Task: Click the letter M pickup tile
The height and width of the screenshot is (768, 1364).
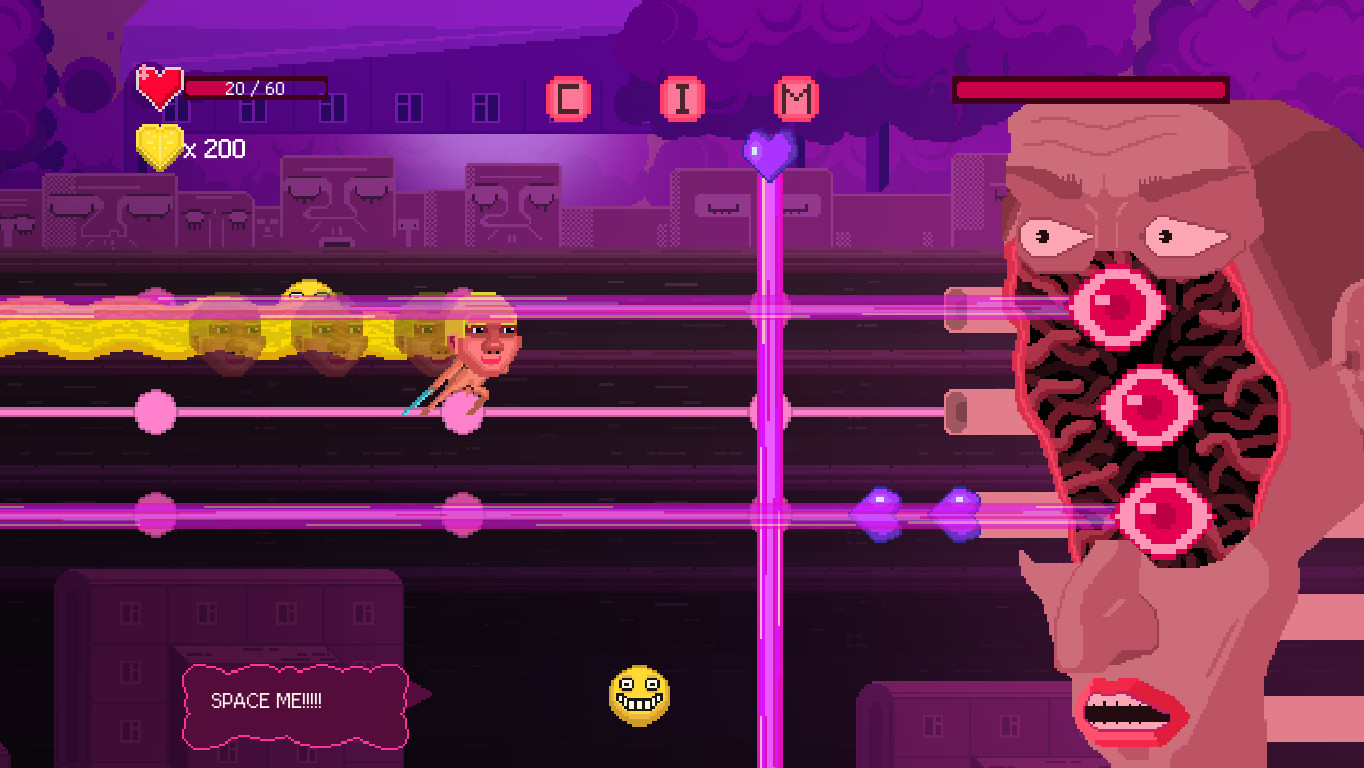Action: point(795,97)
